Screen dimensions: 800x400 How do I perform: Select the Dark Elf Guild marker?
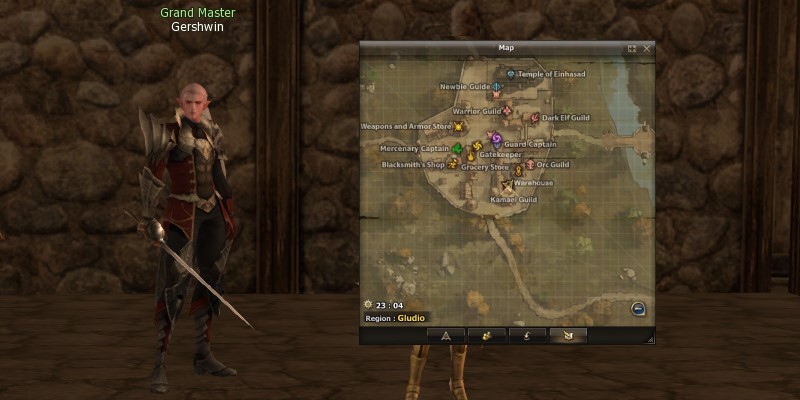coord(535,118)
